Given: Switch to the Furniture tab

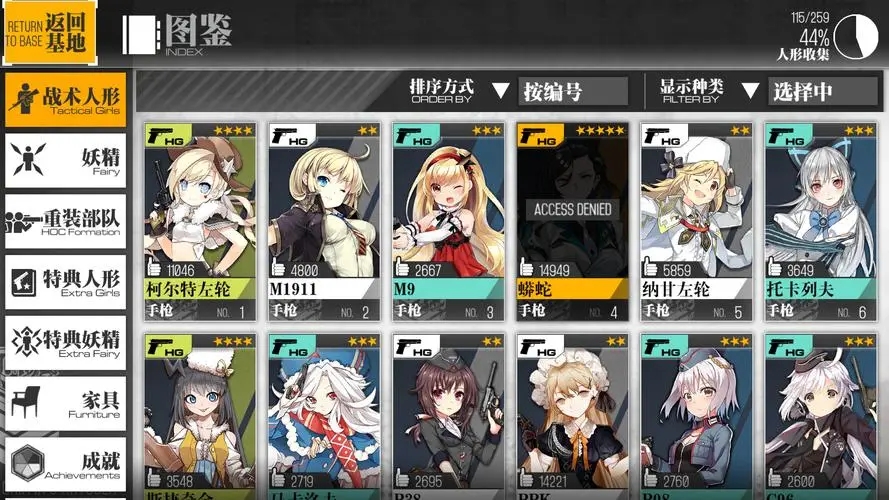Looking at the screenshot, I should tap(66, 404).
